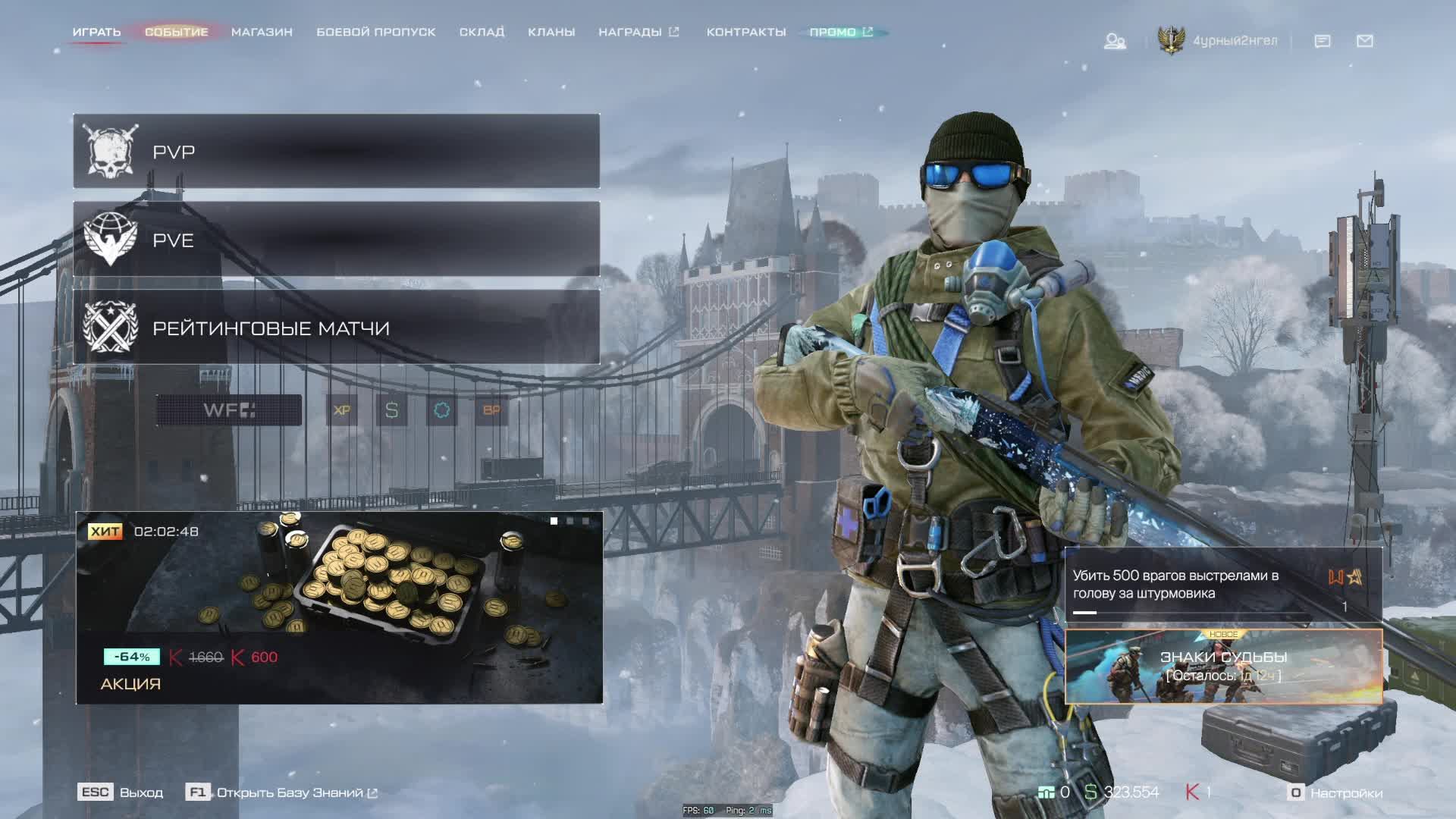Open the Знаки Судьбы event banner
This screenshot has width=1456, height=819.
[x=1223, y=667]
